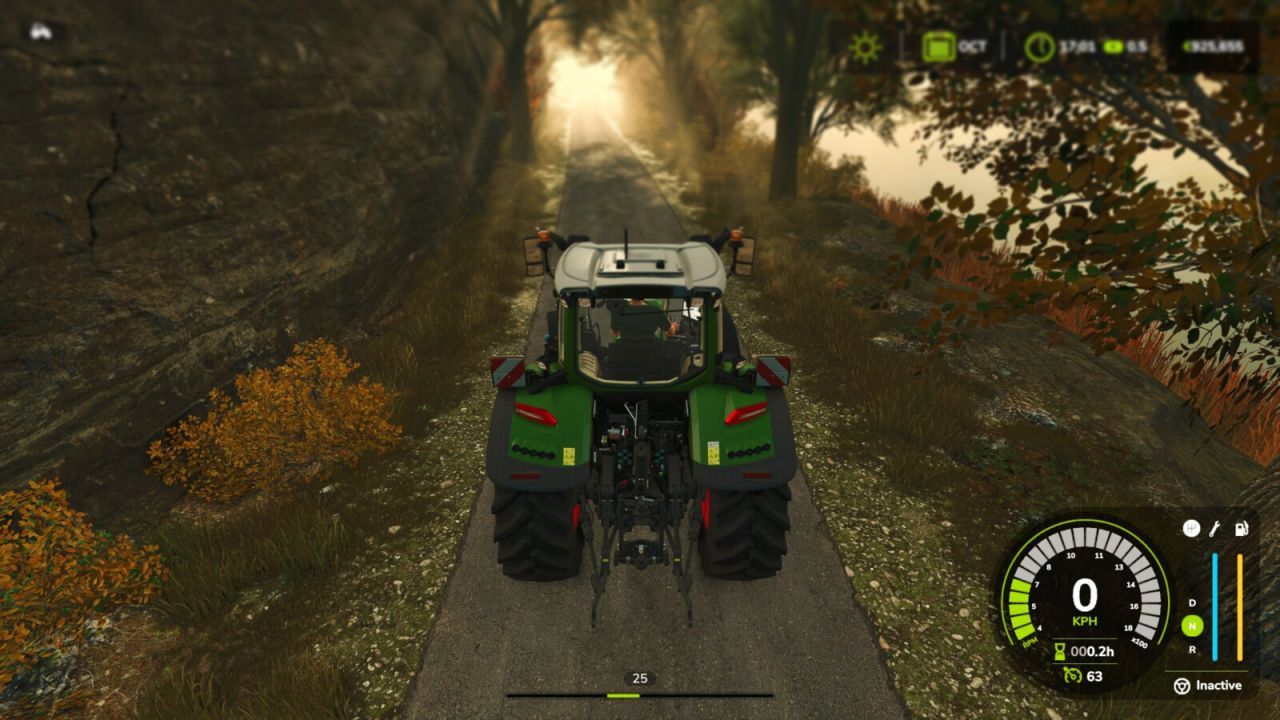Screen dimensions: 1280x720
Task: Select the neutral N gear indicator
Action: point(1193,625)
